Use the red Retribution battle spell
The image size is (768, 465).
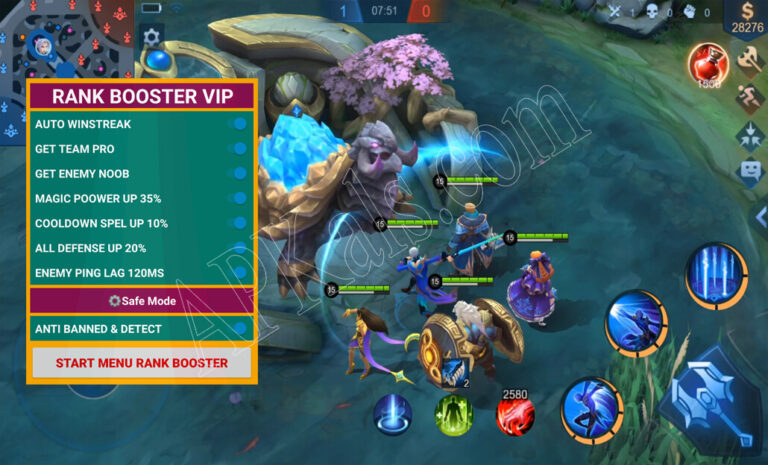[515, 413]
